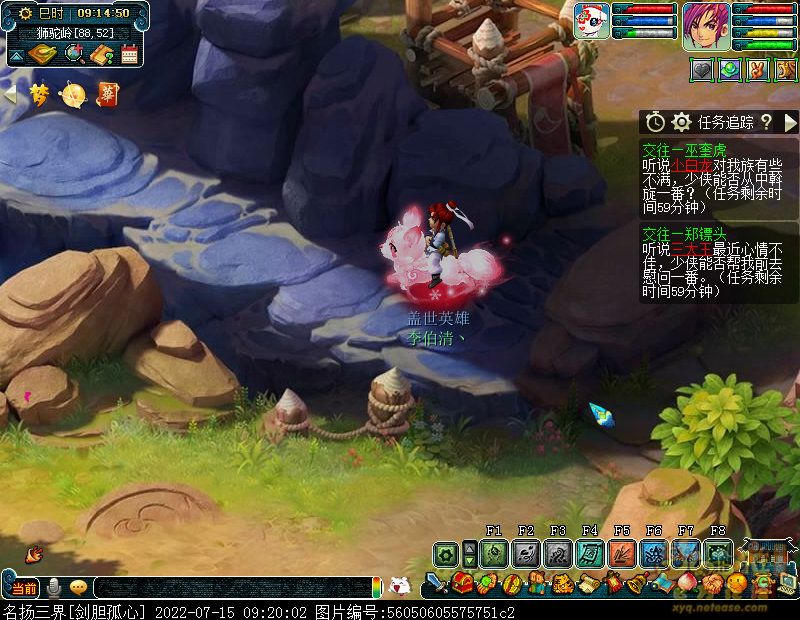Click the grey heart status icon
The width and height of the screenshot is (800, 620).
click(x=703, y=70)
